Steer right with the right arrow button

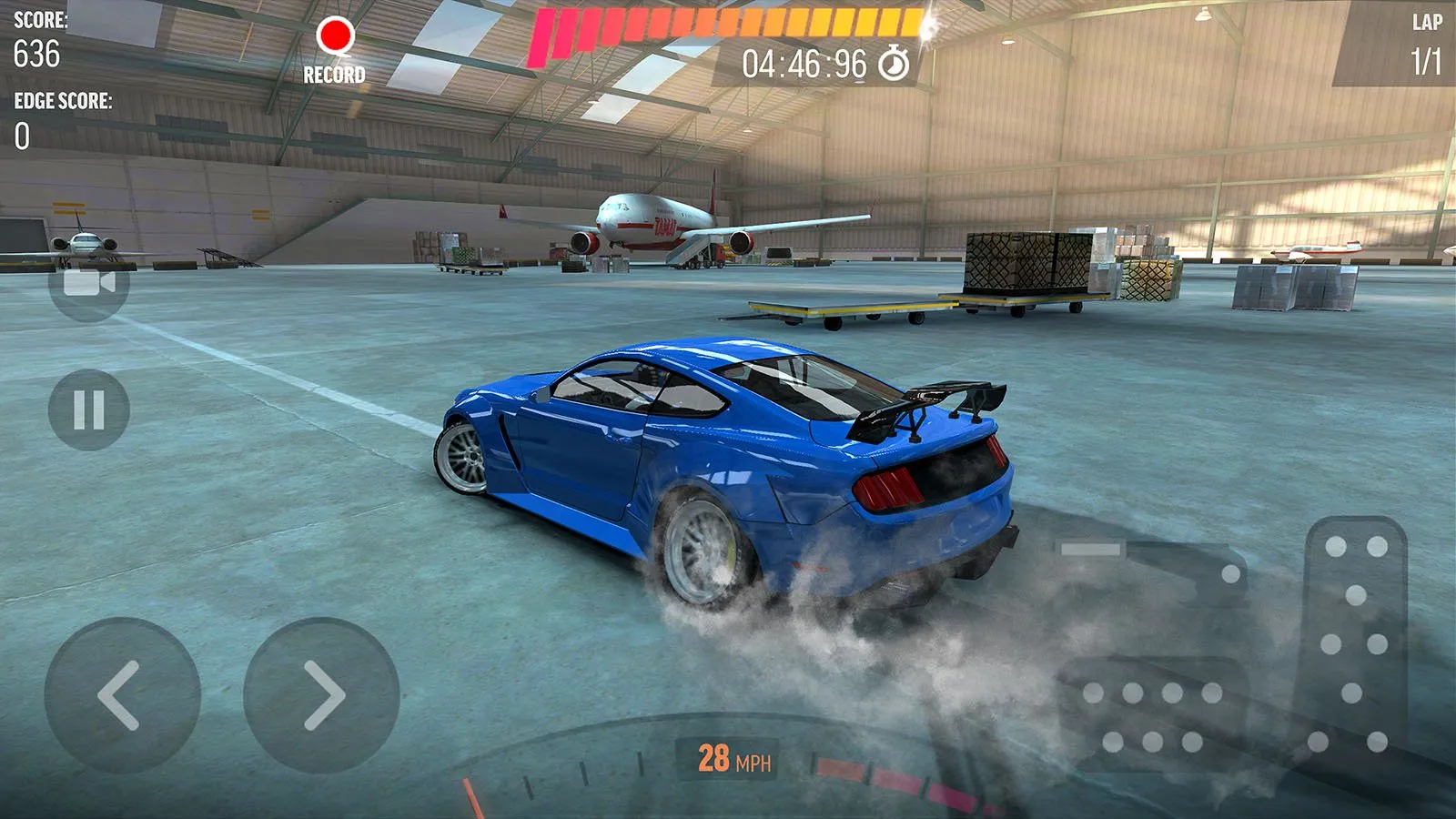(321, 695)
